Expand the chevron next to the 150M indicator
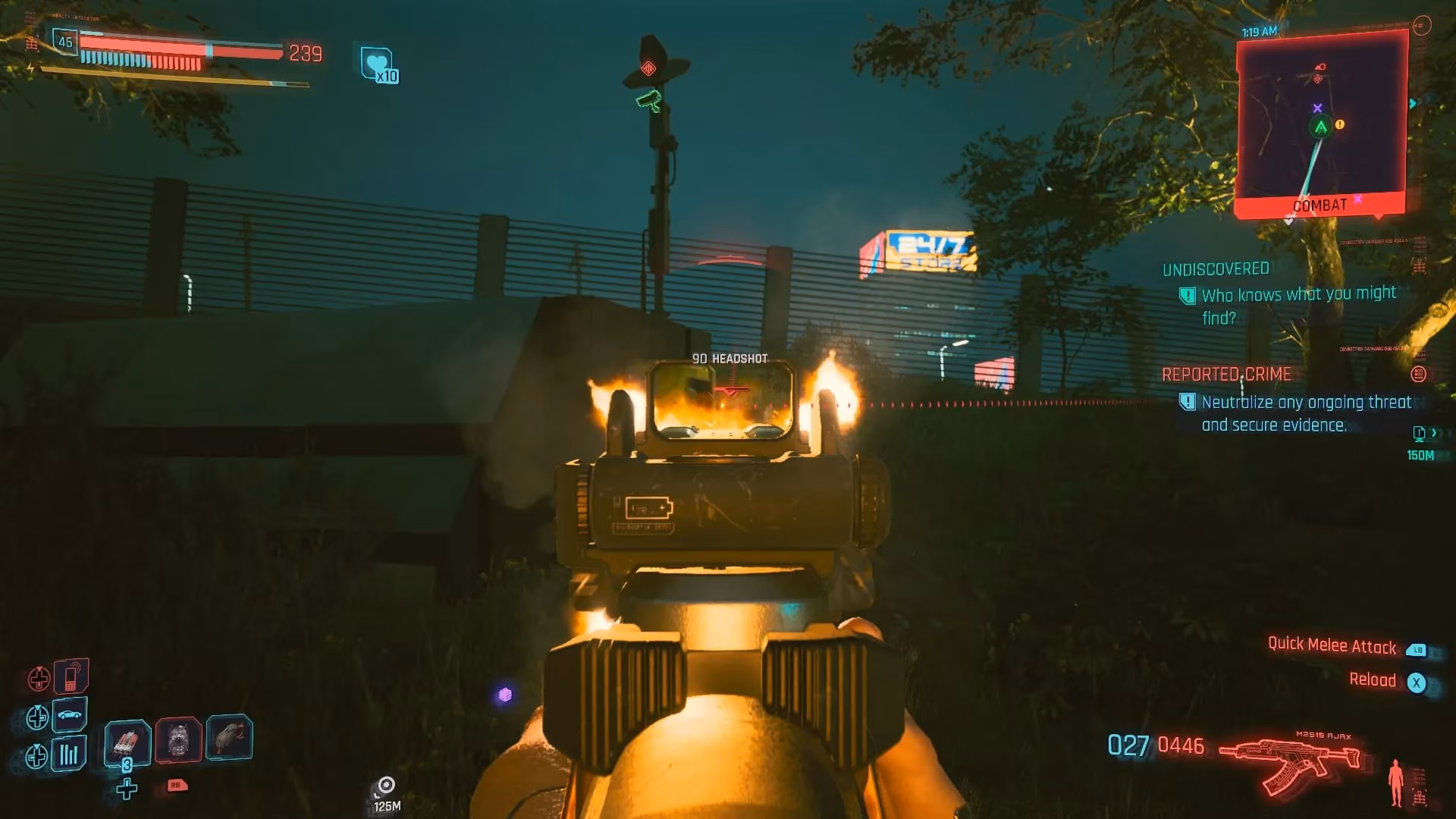 click(x=1436, y=434)
